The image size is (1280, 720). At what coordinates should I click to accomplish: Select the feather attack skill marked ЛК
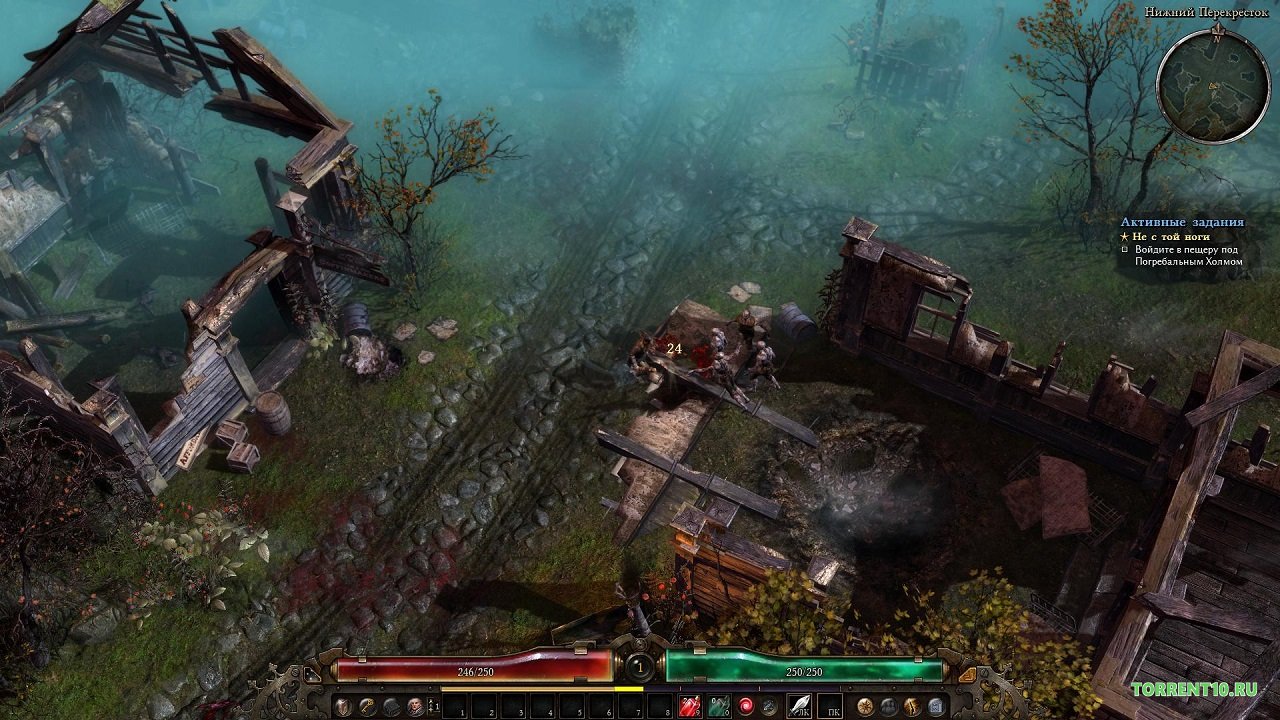[x=799, y=707]
